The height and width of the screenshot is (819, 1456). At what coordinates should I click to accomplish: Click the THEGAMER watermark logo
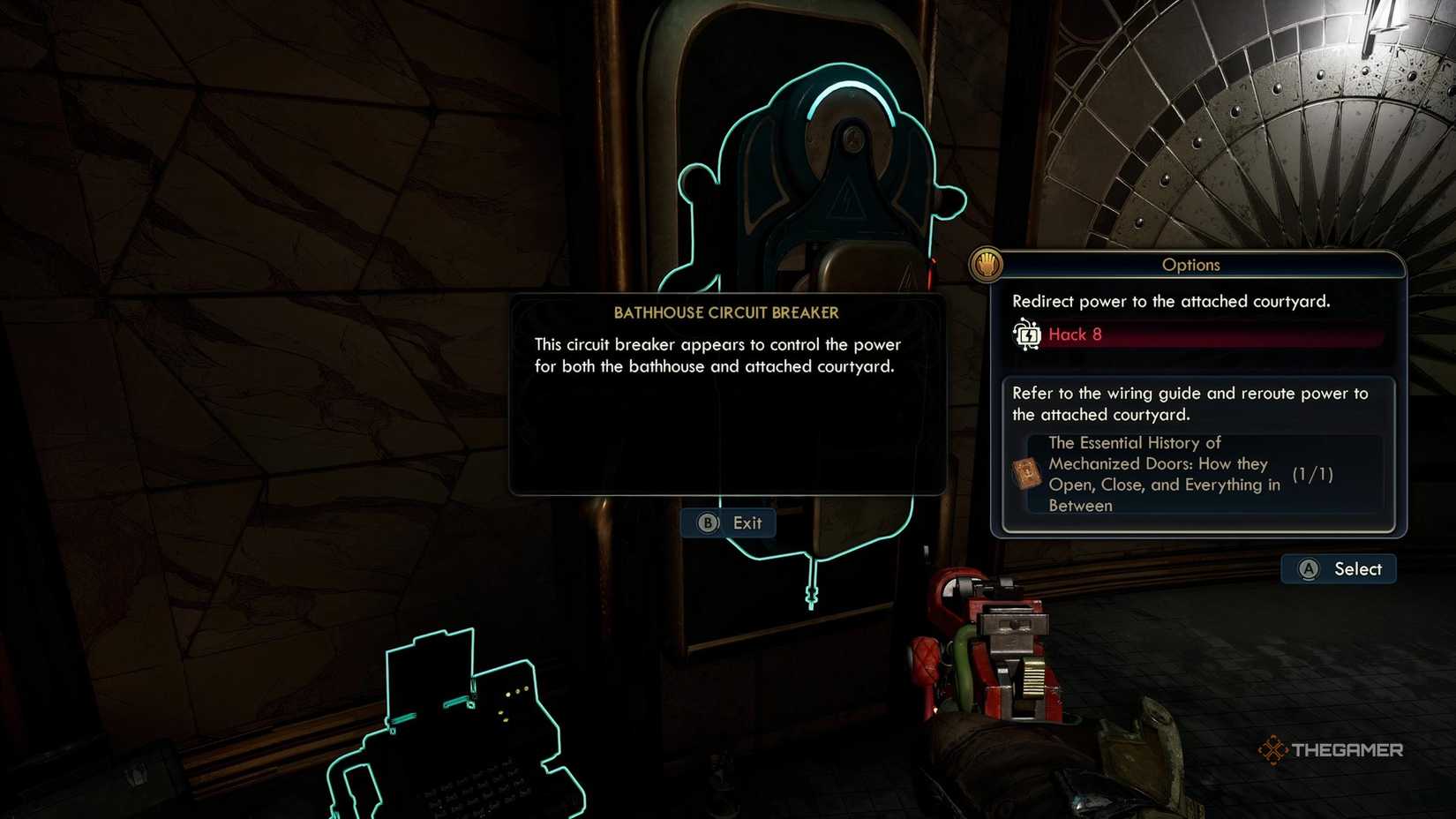tap(1332, 751)
